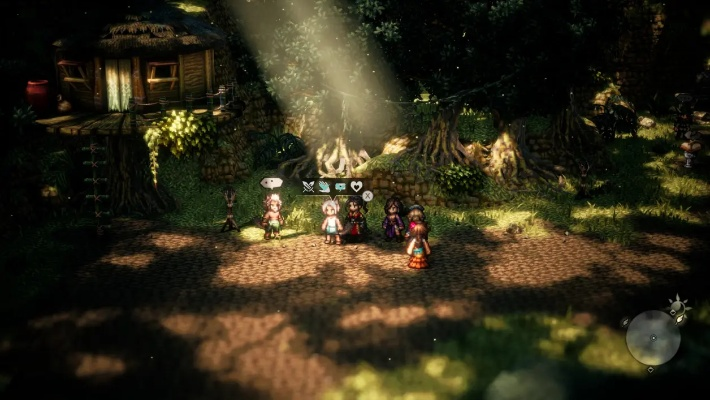Select the crossed swords path action
Viewport: 710px width, 400px height.
(x=308, y=186)
